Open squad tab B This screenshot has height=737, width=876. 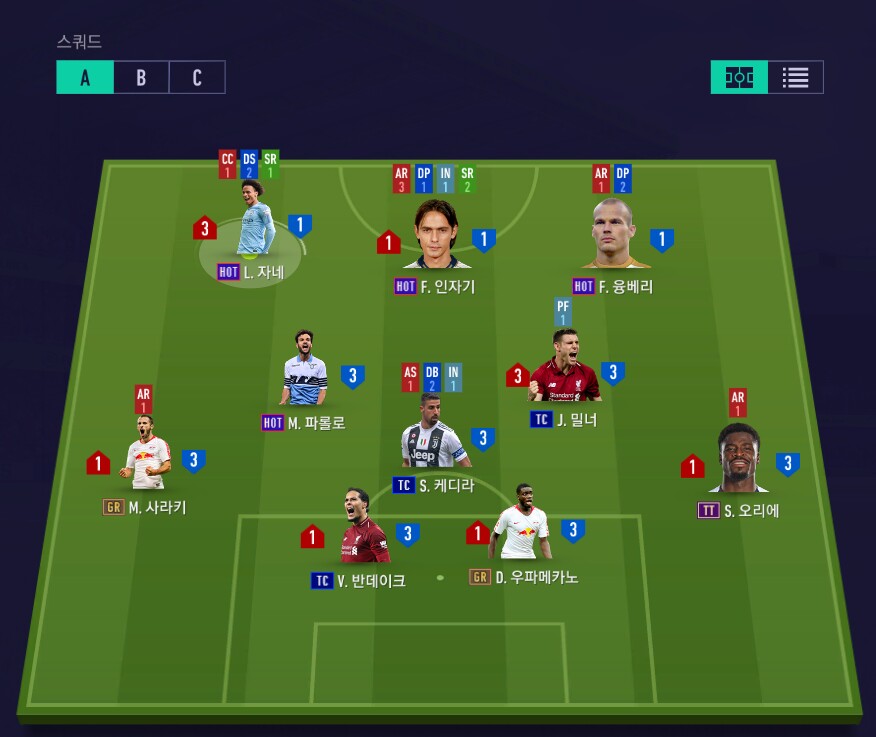click(141, 78)
